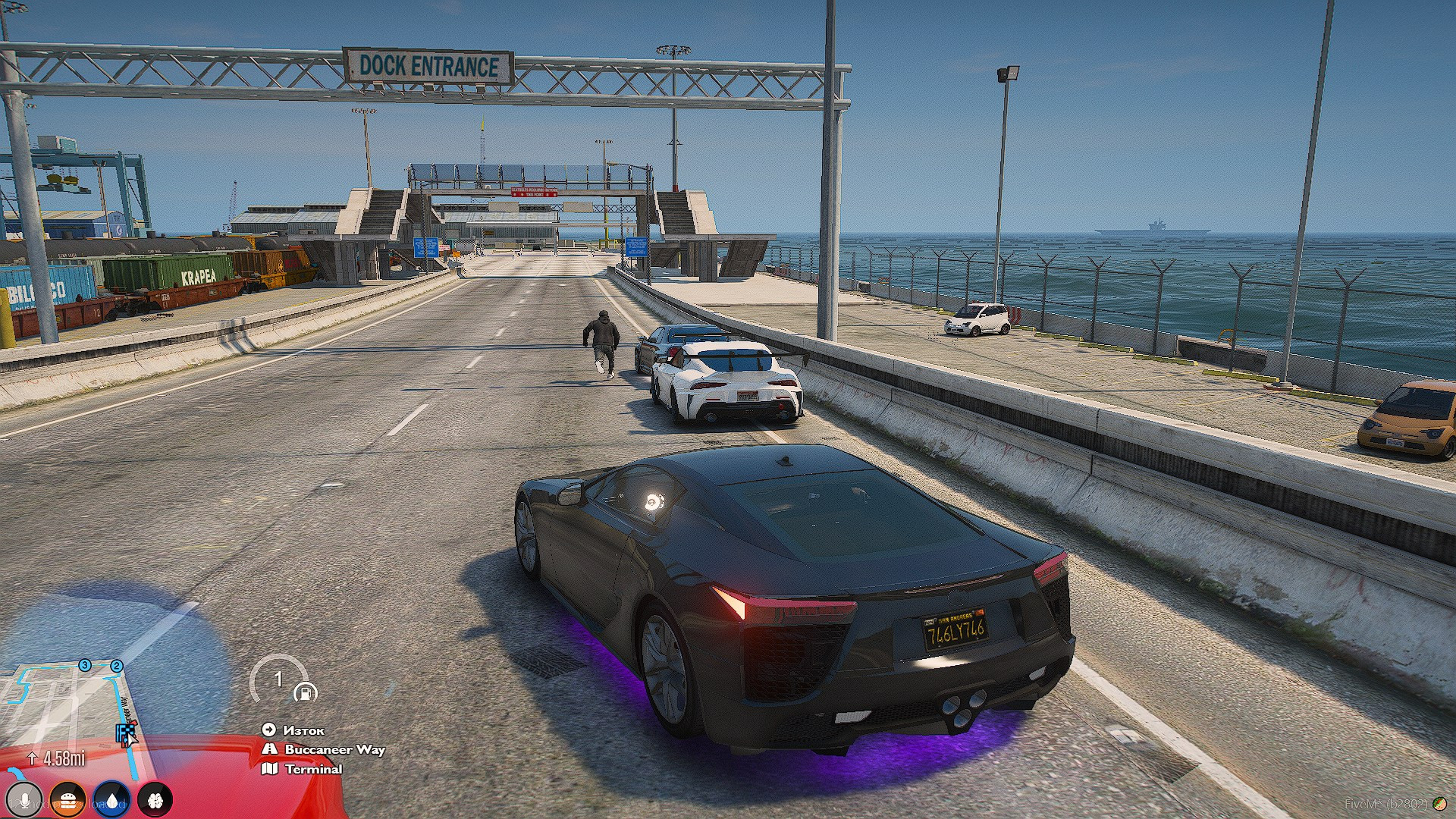Click the Terminal zone label

coord(313,769)
